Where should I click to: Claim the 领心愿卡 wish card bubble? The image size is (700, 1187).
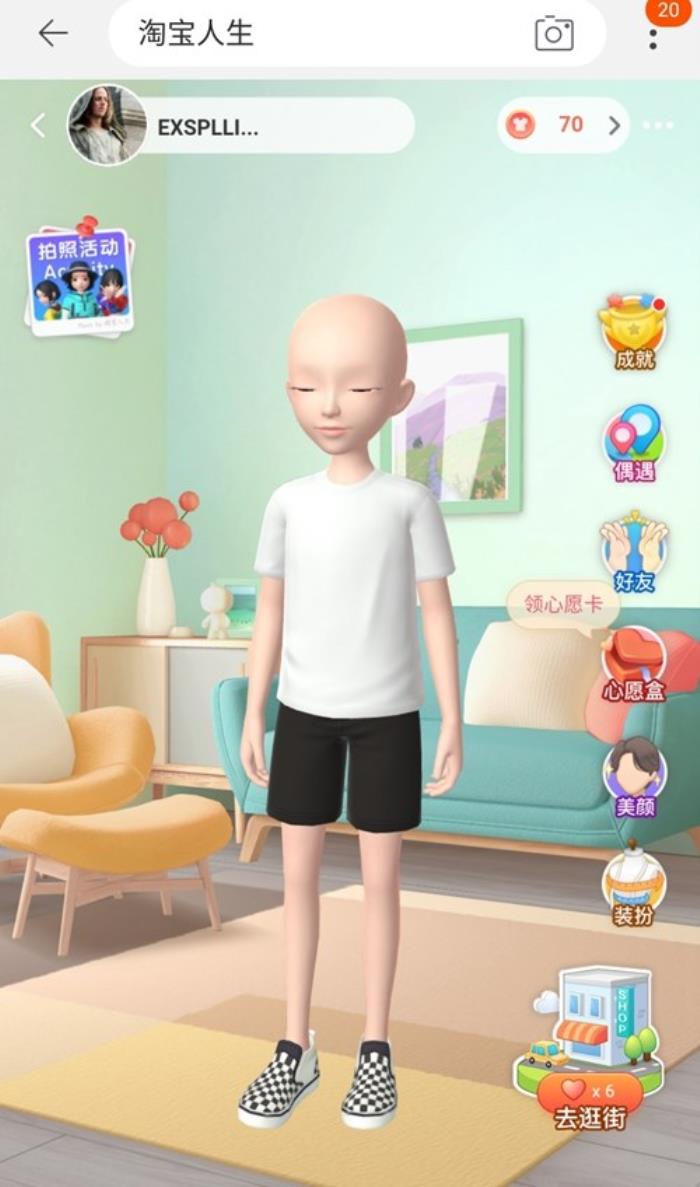pos(561,604)
